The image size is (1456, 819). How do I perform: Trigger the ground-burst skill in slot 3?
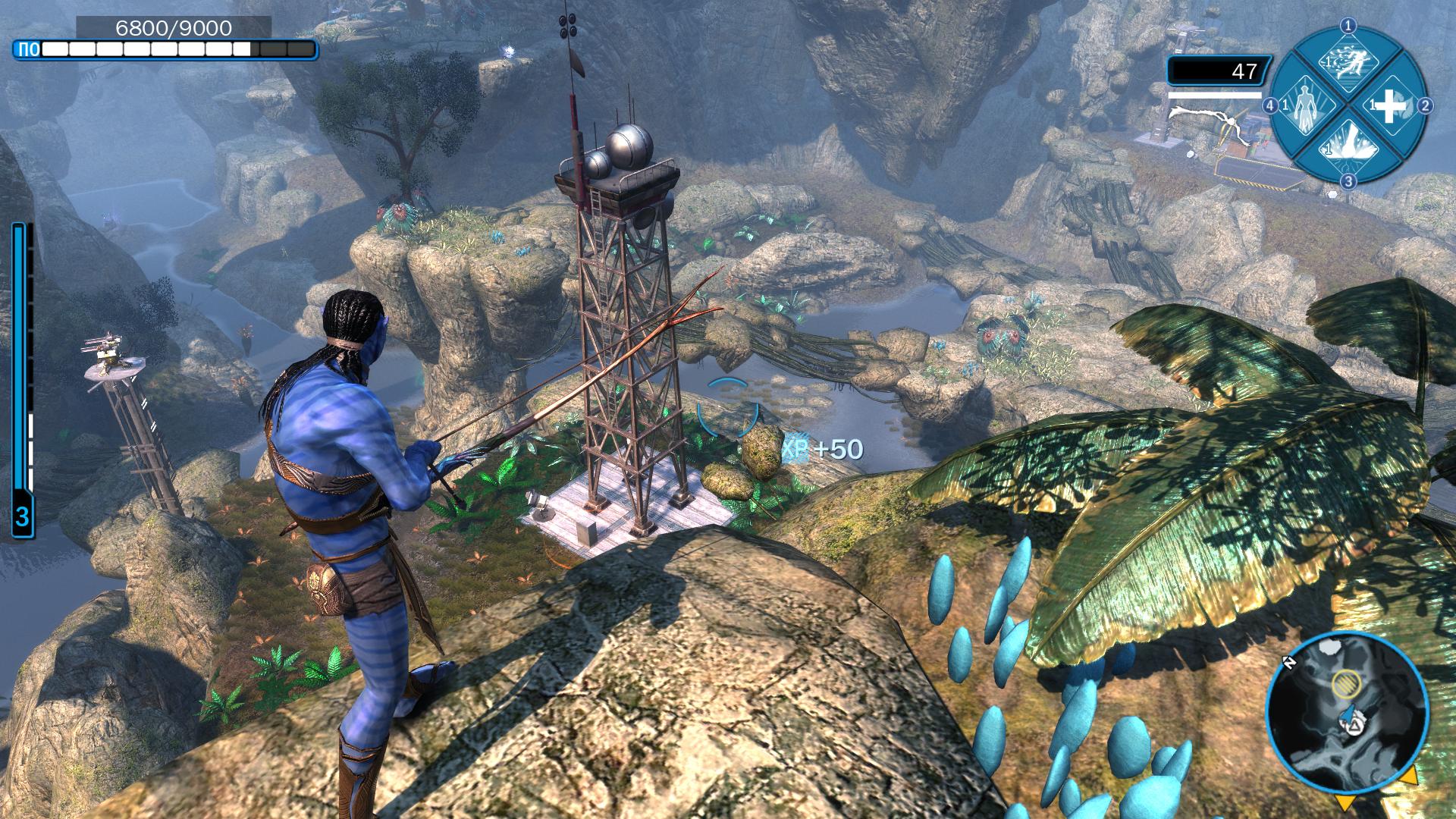pos(1348,147)
